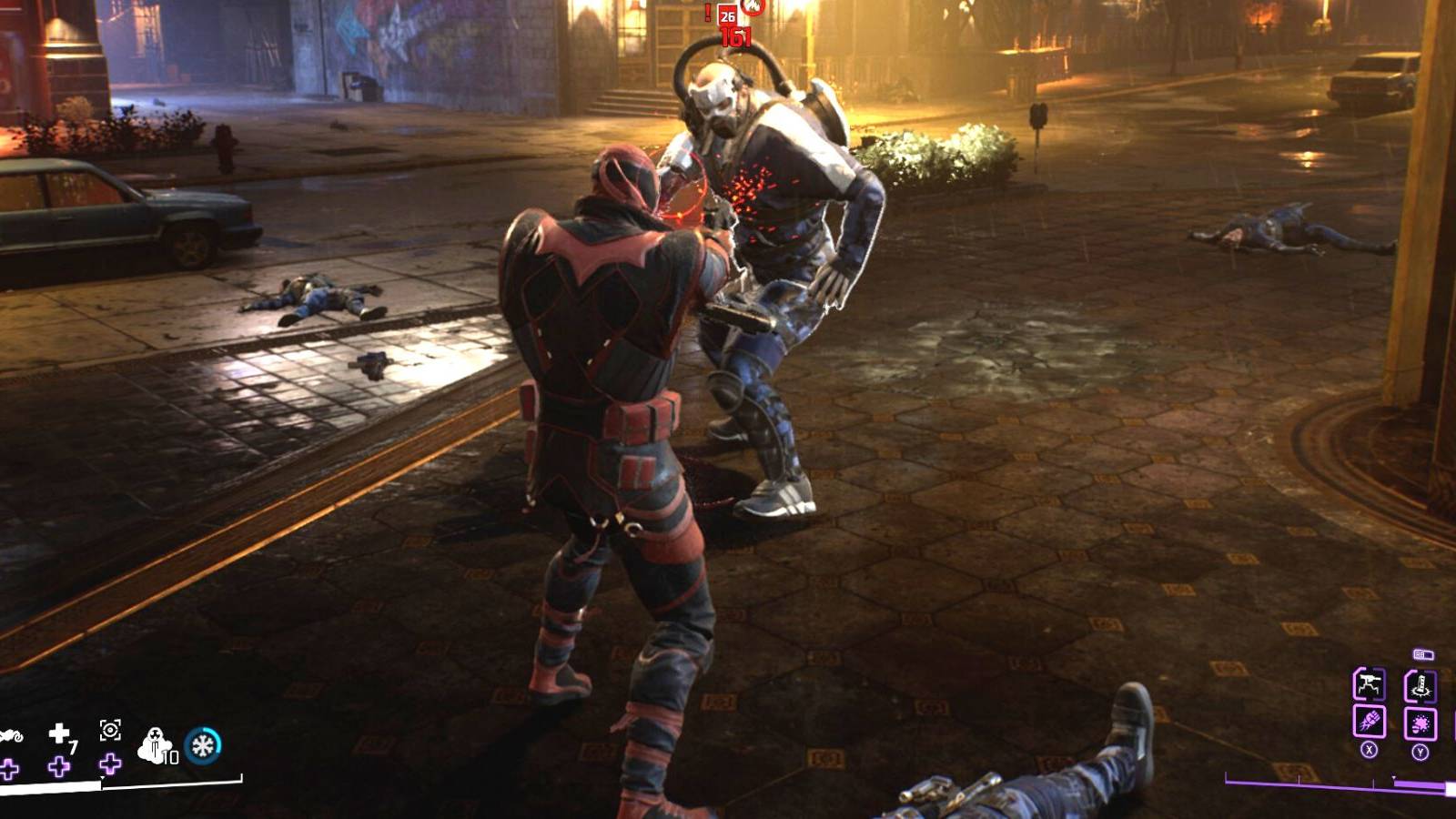Select the paint splash ability icon
The height and width of the screenshot is (819, 1456).
click(x=1421, y=722)
